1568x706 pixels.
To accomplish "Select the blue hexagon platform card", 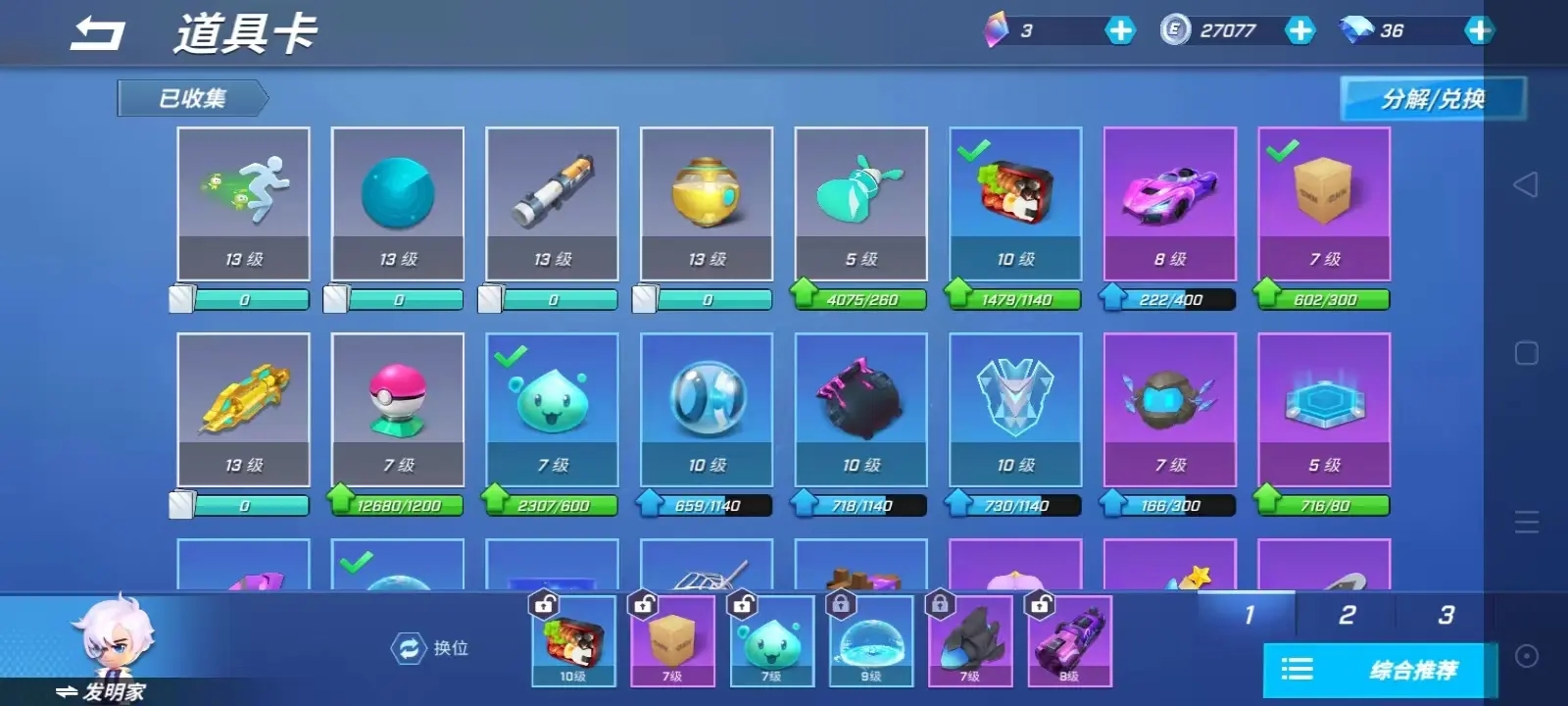I will click(1324, 409).
